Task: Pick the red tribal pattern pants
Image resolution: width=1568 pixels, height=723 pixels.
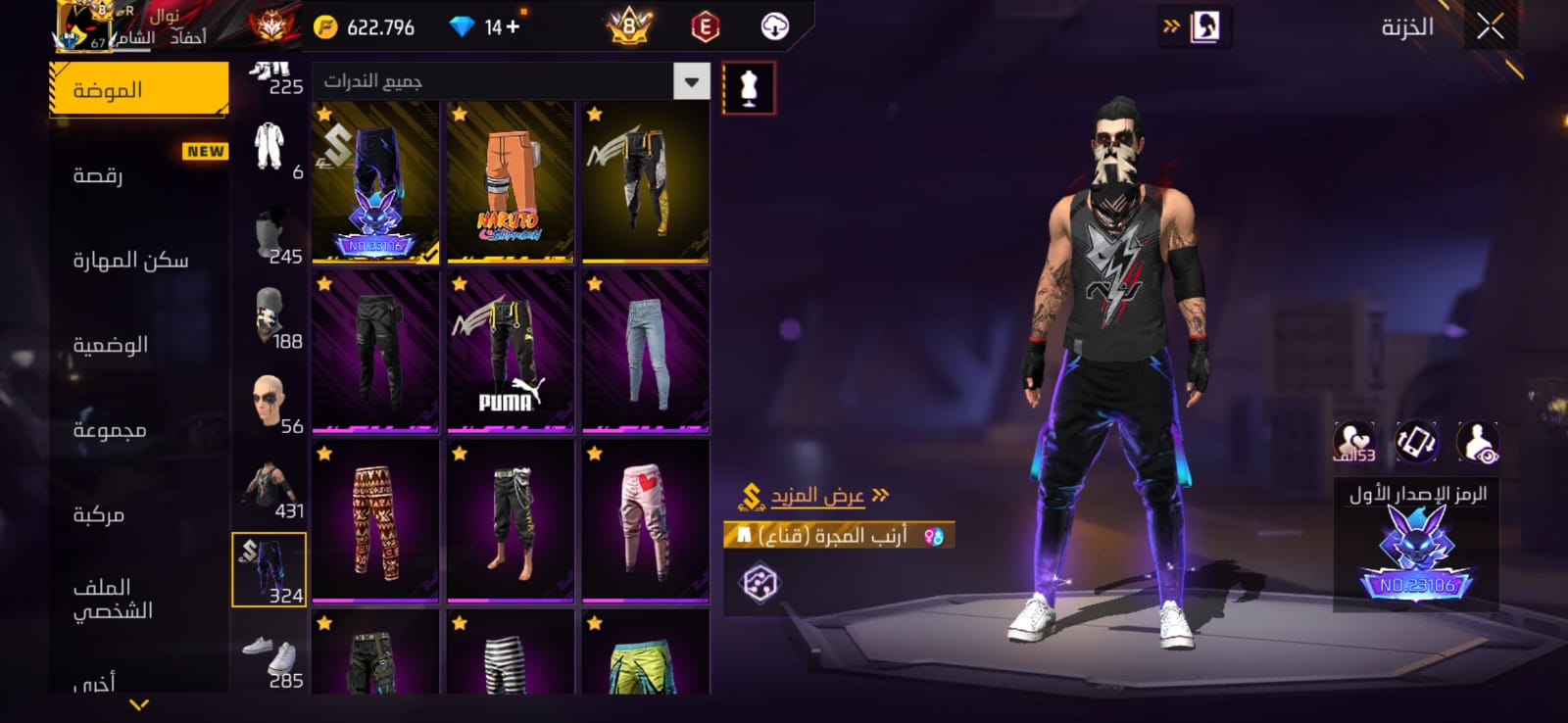Action: point(375,521)
